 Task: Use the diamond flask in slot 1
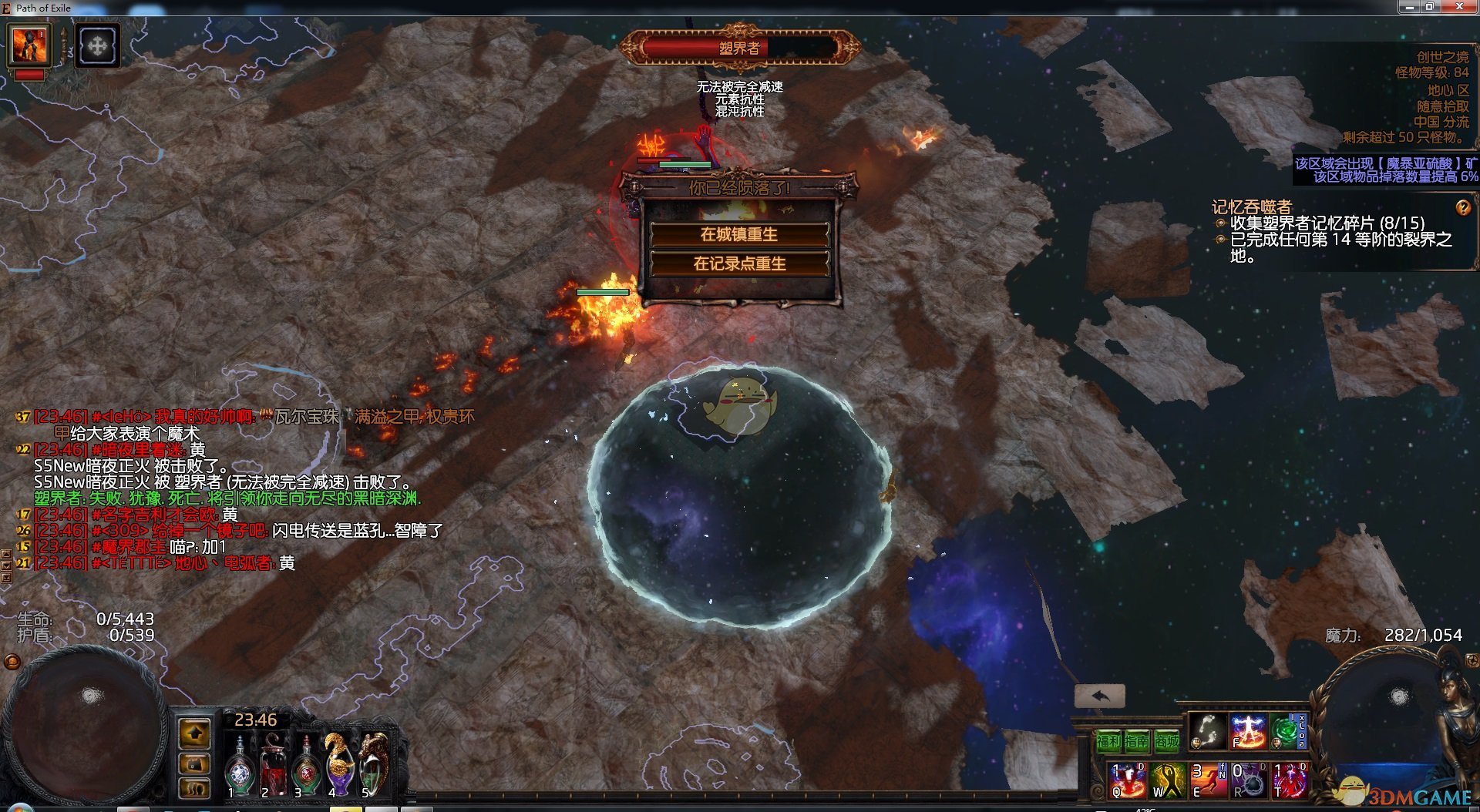[x=240, y=767]
